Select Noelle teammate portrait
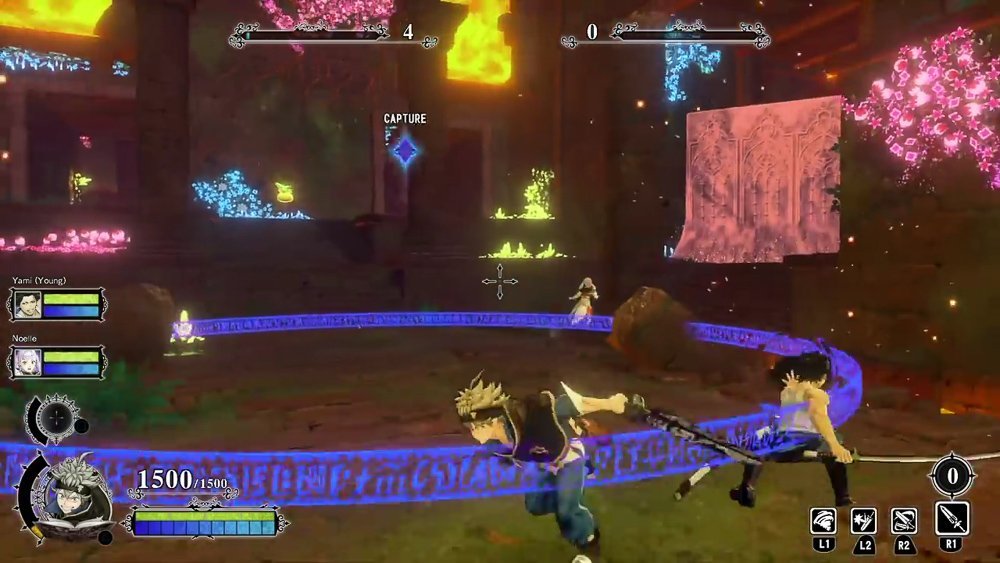Screen dimensions: 1000x563 coord(27,362)
